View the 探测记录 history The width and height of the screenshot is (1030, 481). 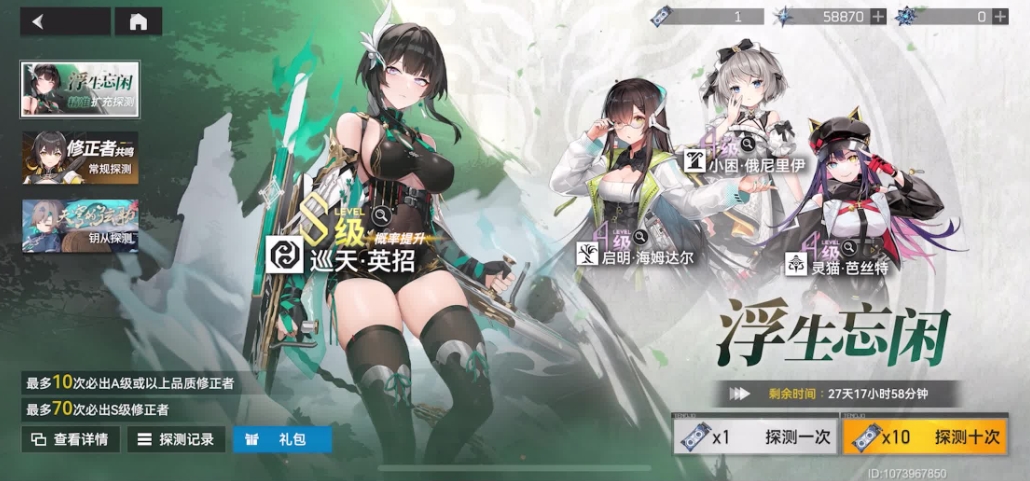175,439
